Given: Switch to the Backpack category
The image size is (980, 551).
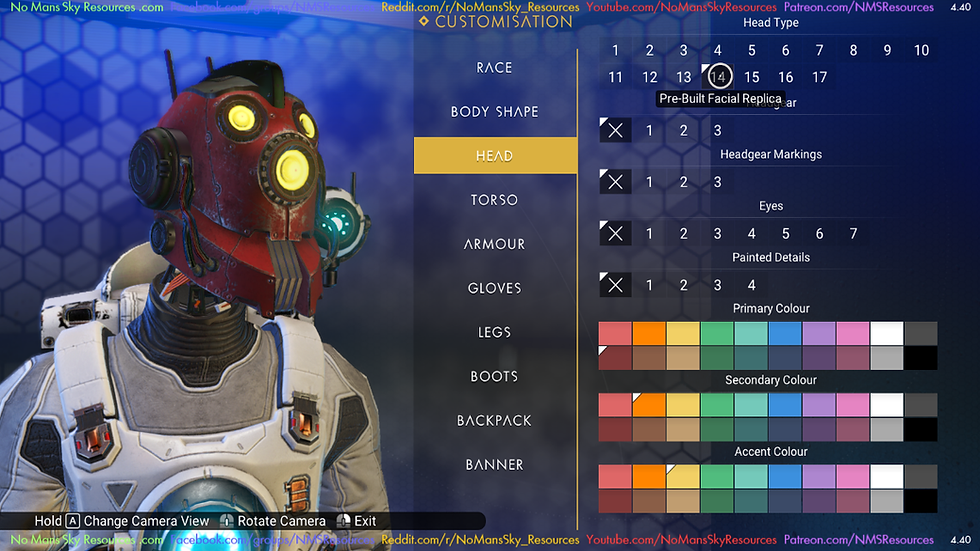Looking at the screenshot, I should coord(495,420).
